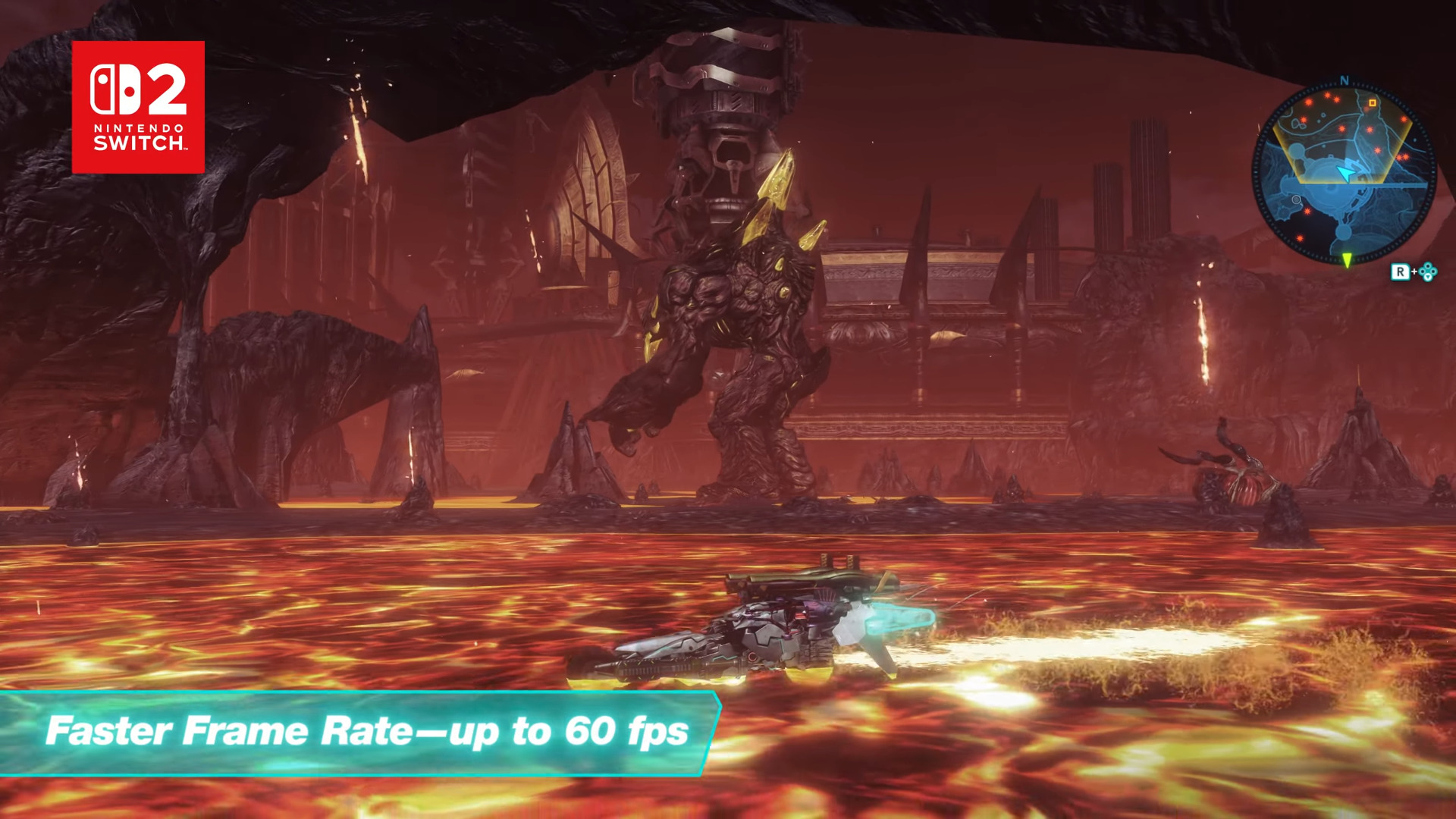The image size is (1456, 819).
Task: Select the orange square marker on minimap
Action: point(1372,103)
